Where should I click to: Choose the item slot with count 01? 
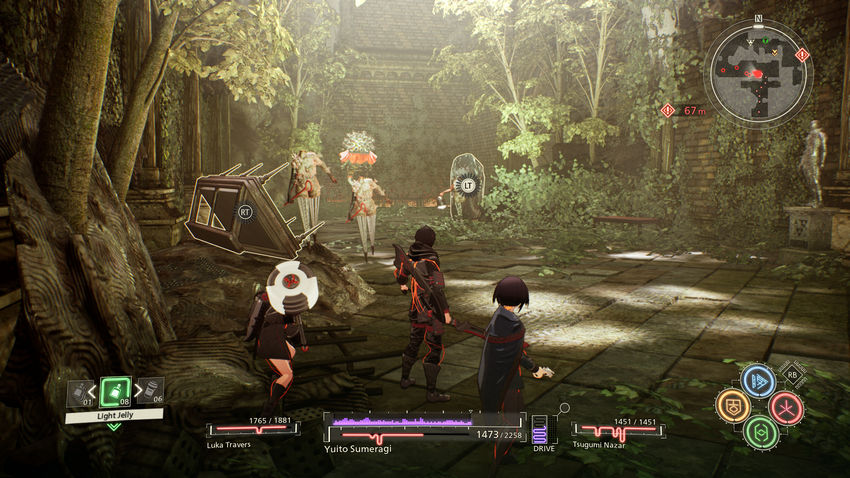tap(80, 393)
